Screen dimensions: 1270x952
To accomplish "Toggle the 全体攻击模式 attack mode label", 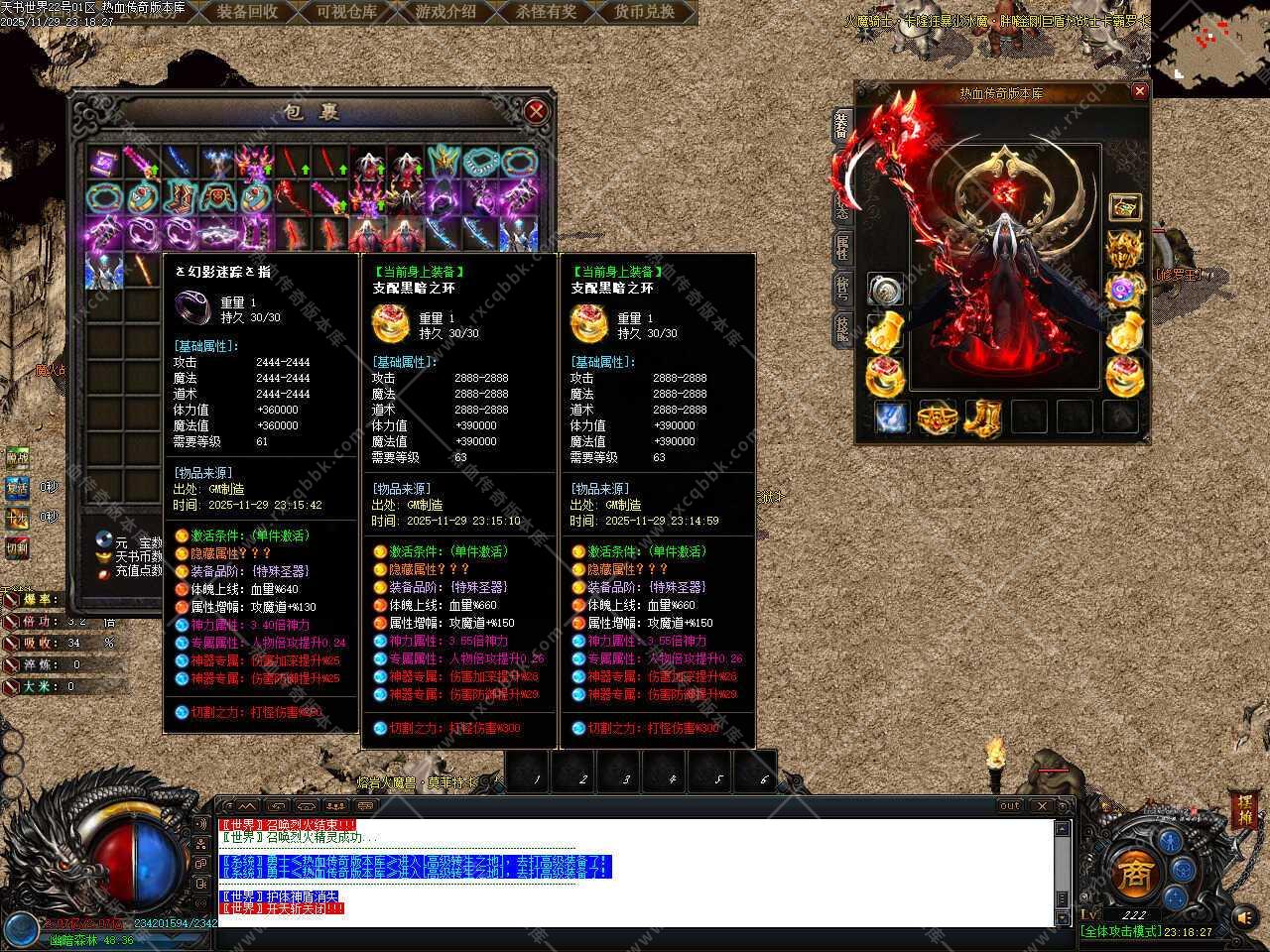I will (1119, 932).
